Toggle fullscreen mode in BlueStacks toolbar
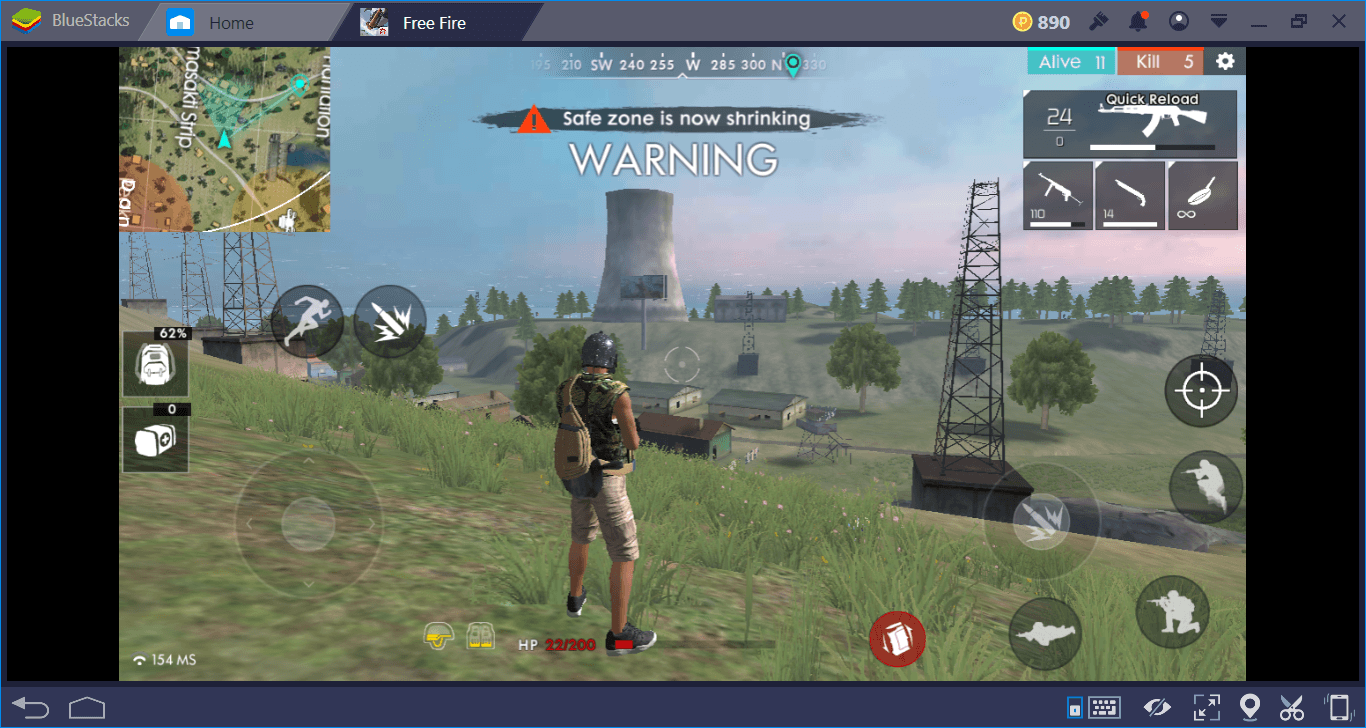The height and width of the screenshot is (728, 1366). click(1206, 707)
